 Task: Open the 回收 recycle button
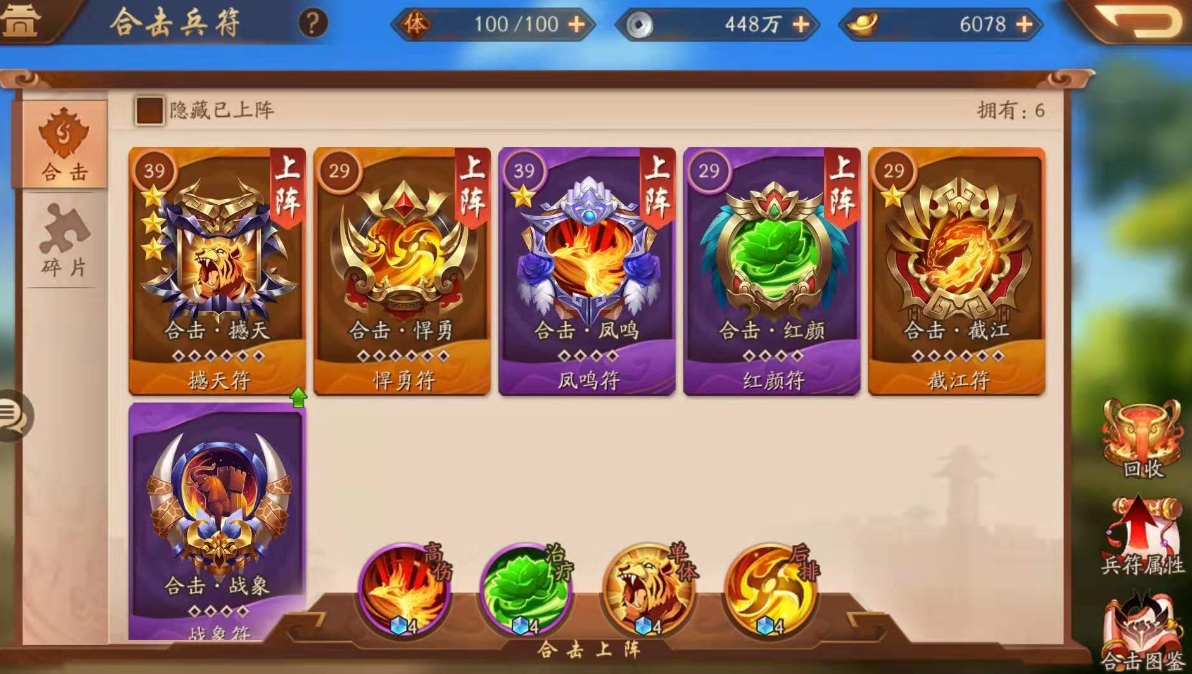pyautogui.click(x=1142, y=440)
